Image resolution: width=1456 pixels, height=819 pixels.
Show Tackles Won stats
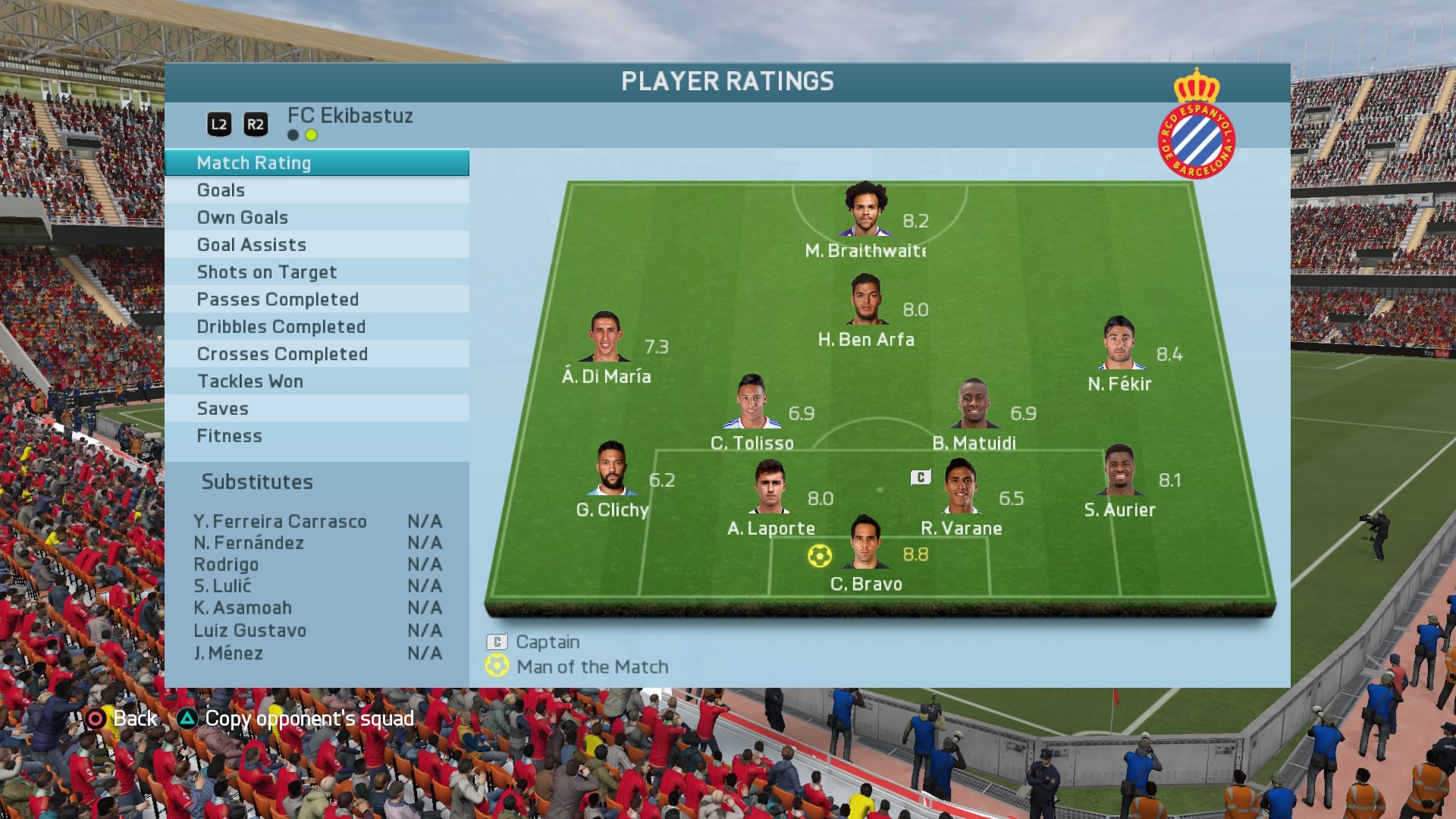(x=316, y=381)
